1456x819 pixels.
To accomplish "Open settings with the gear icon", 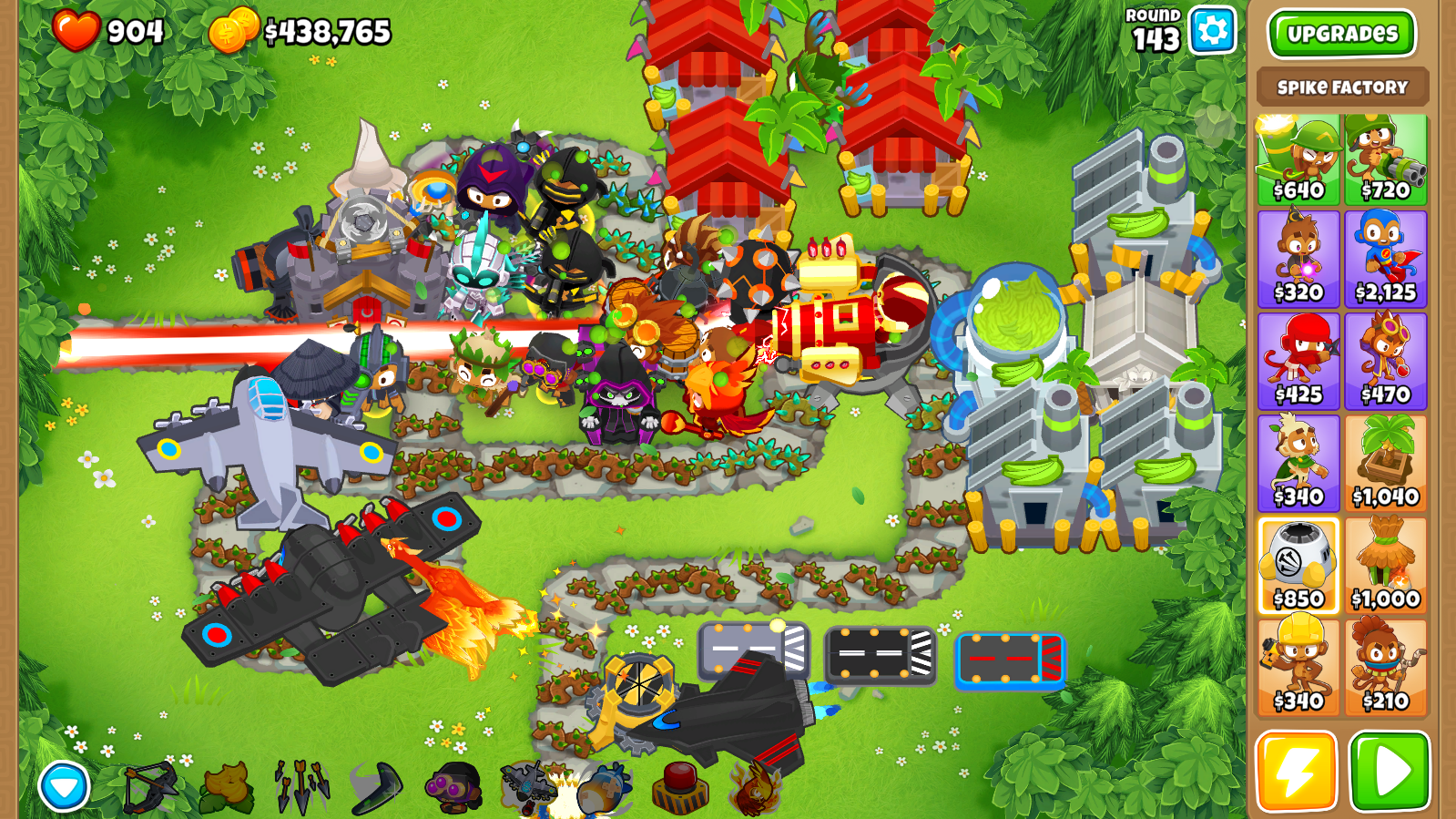I will pyautogui.click(x=1212, y=31).
